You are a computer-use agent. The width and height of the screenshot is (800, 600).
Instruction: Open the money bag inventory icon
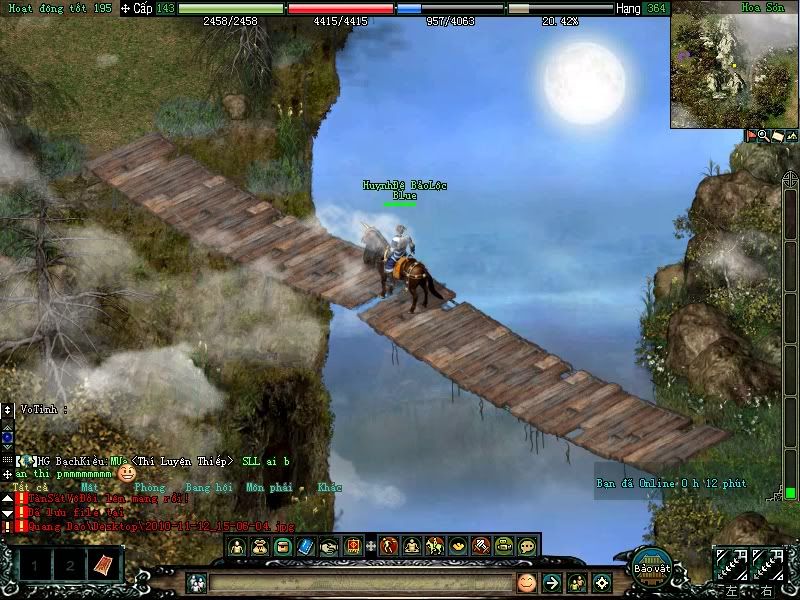(x=260, y=546)
